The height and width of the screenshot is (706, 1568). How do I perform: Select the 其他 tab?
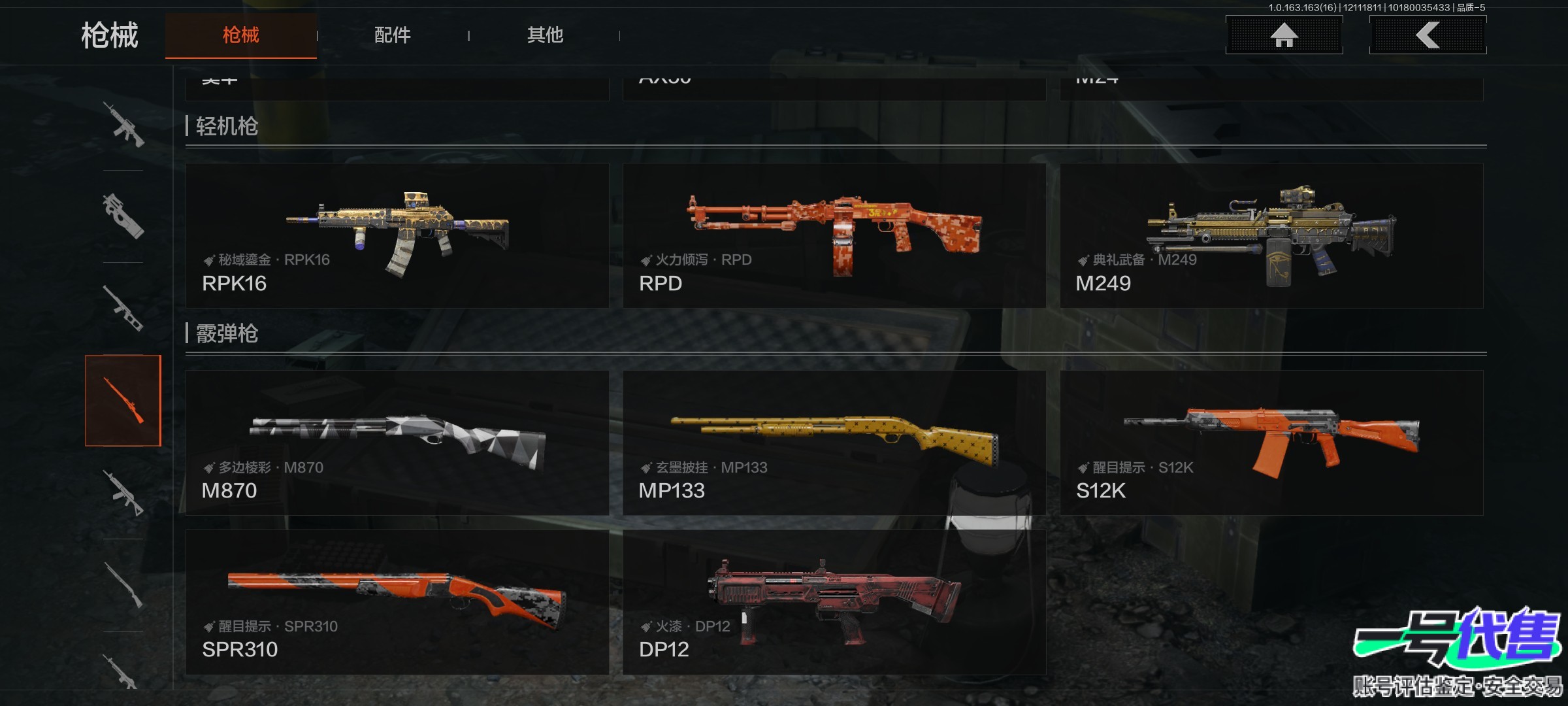point(545,35)
